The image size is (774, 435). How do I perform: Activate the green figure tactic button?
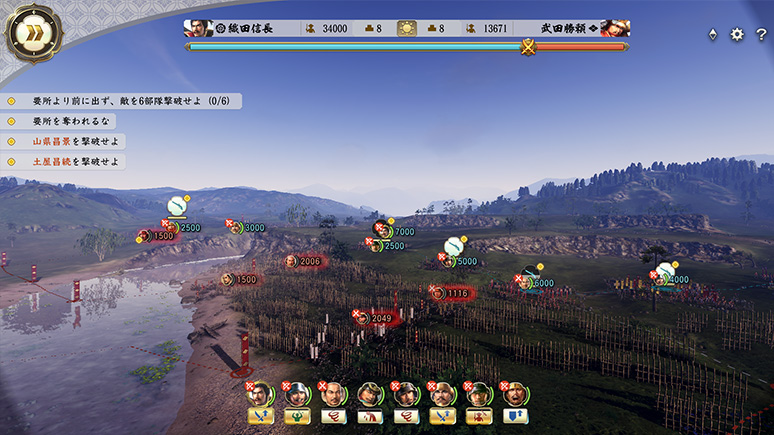click(297, 416)
